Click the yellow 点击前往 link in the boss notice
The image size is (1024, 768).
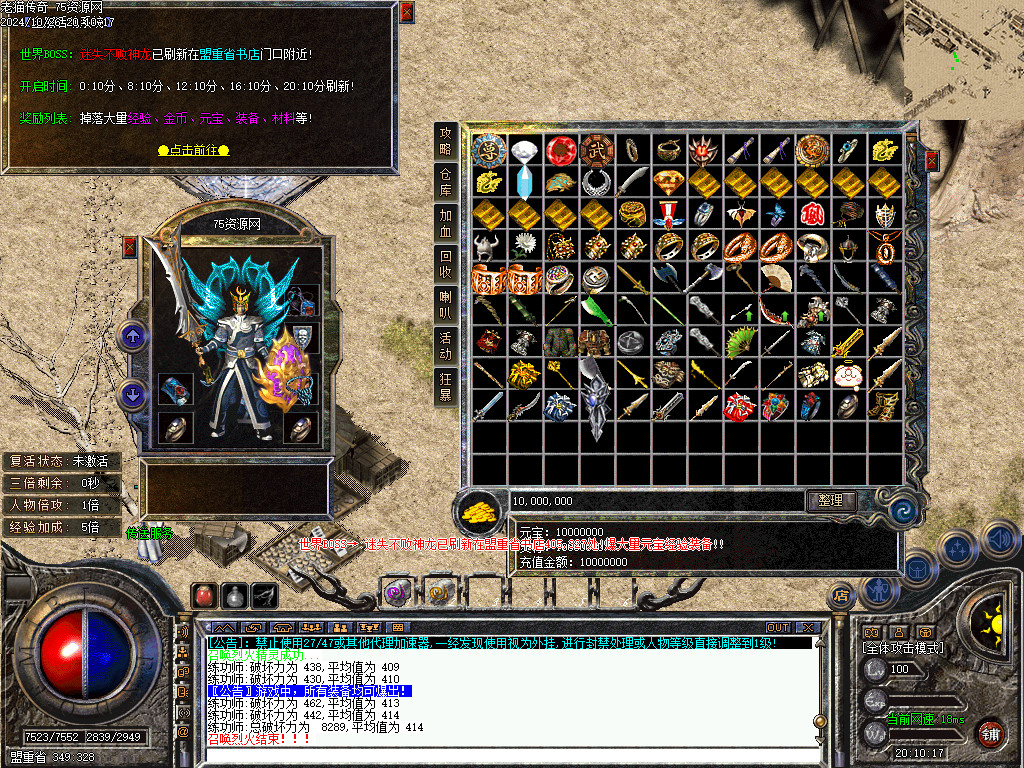point(194,150)
